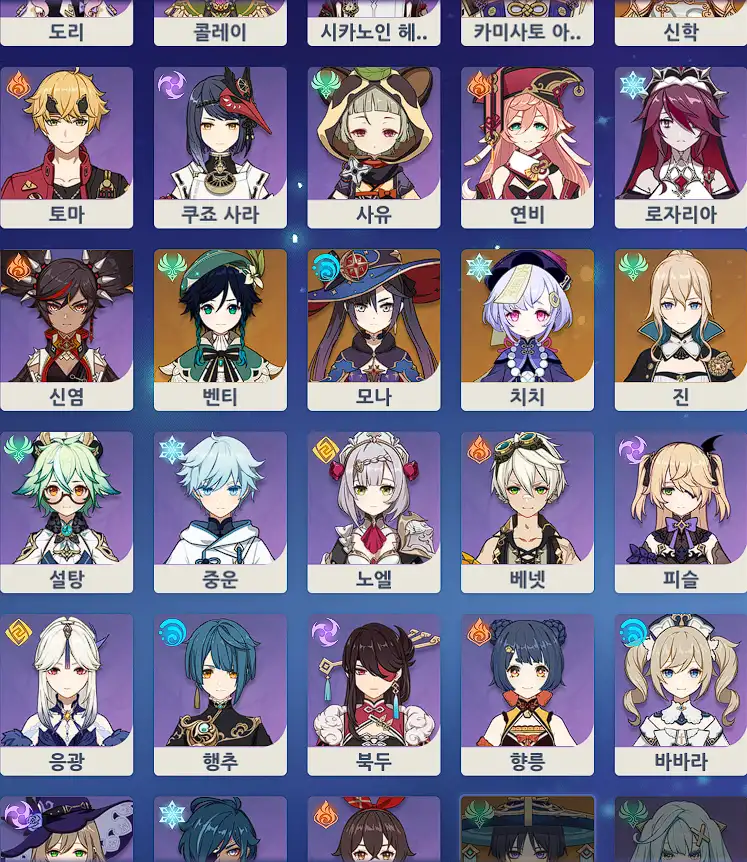Open the 진 character card
Screen dimensions: 747x862
pos(680,330)
